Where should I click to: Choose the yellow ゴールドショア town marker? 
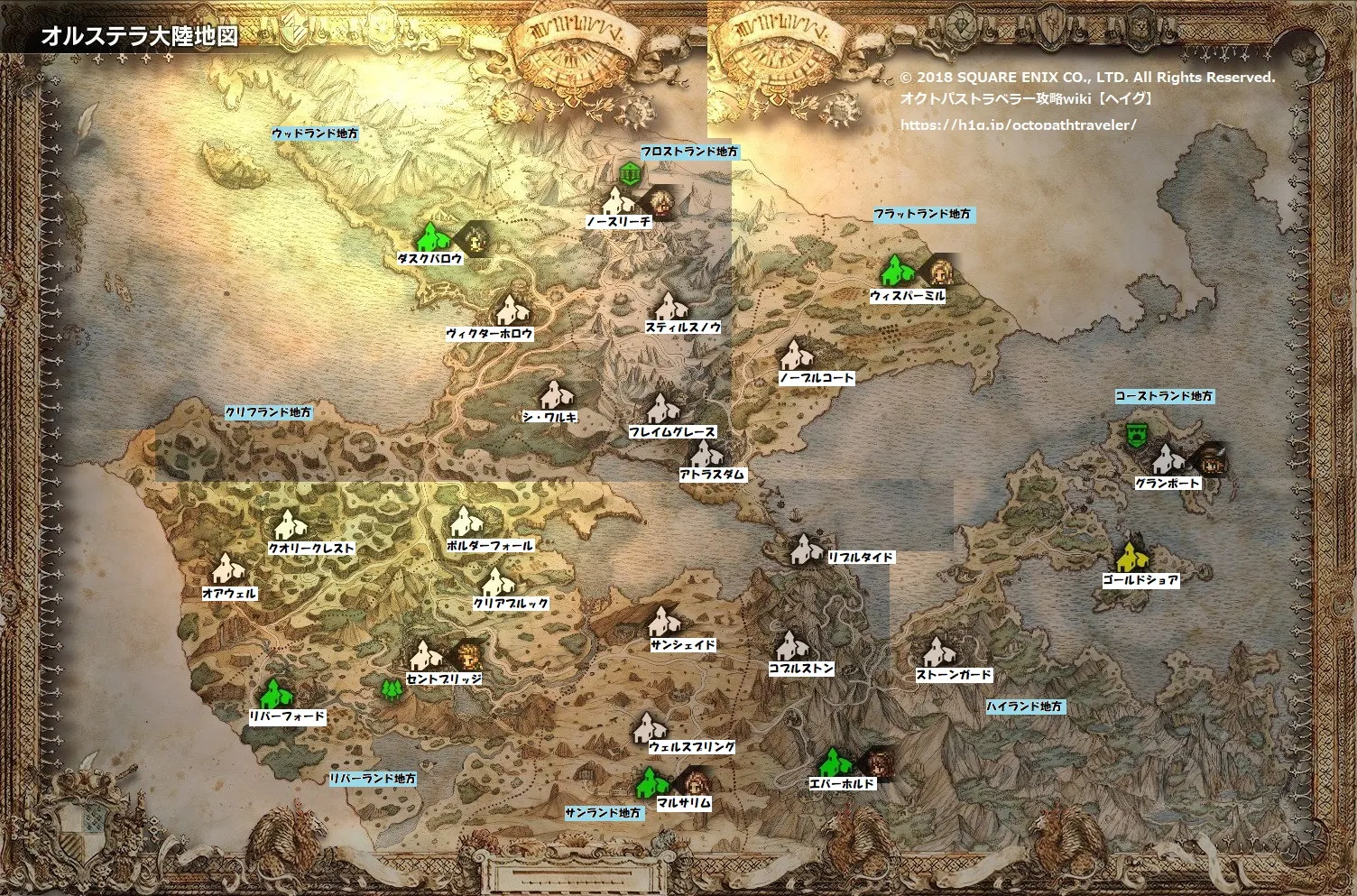pos(1131,557)
